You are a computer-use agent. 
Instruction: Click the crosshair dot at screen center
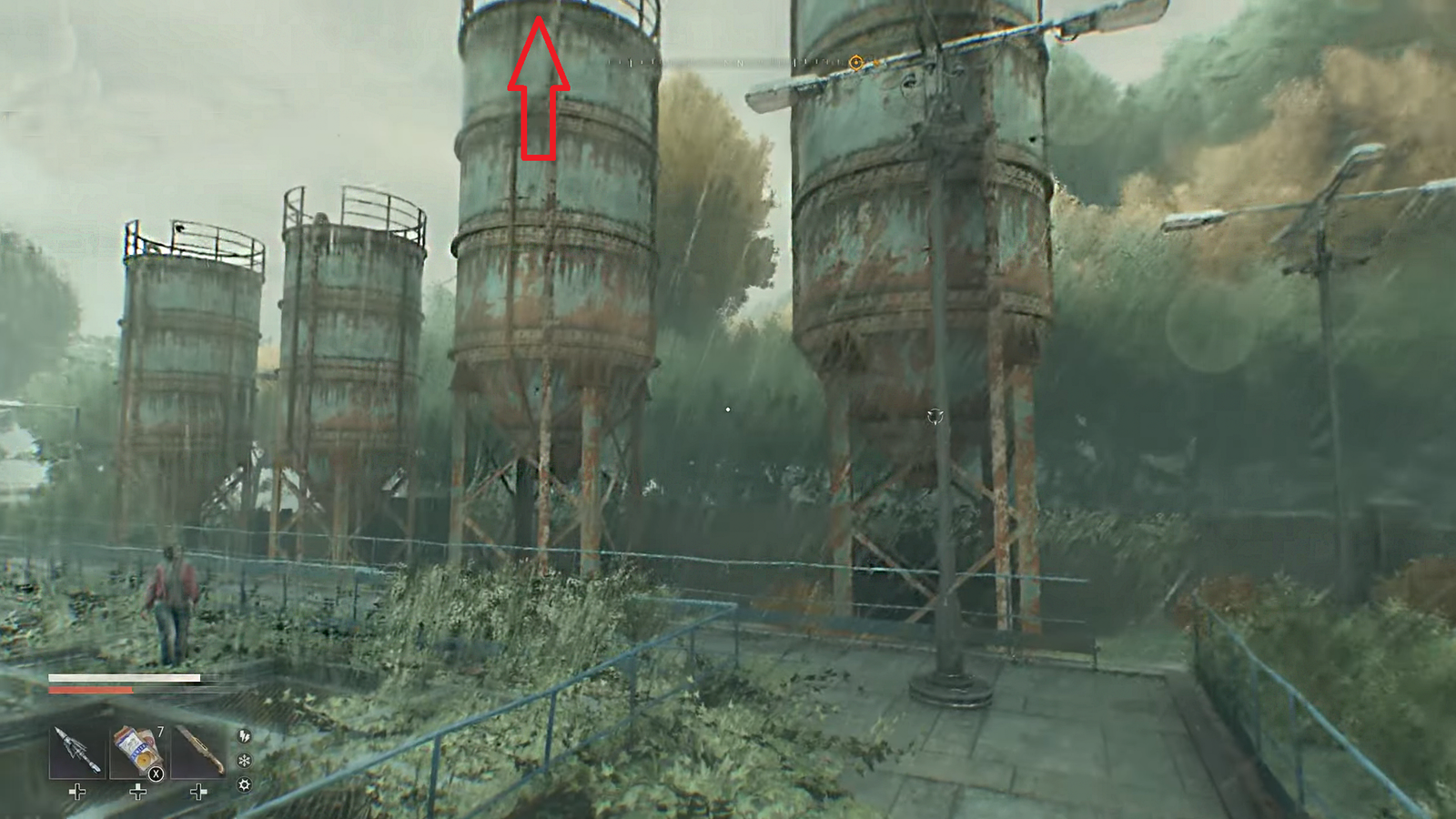click(727, 410)
